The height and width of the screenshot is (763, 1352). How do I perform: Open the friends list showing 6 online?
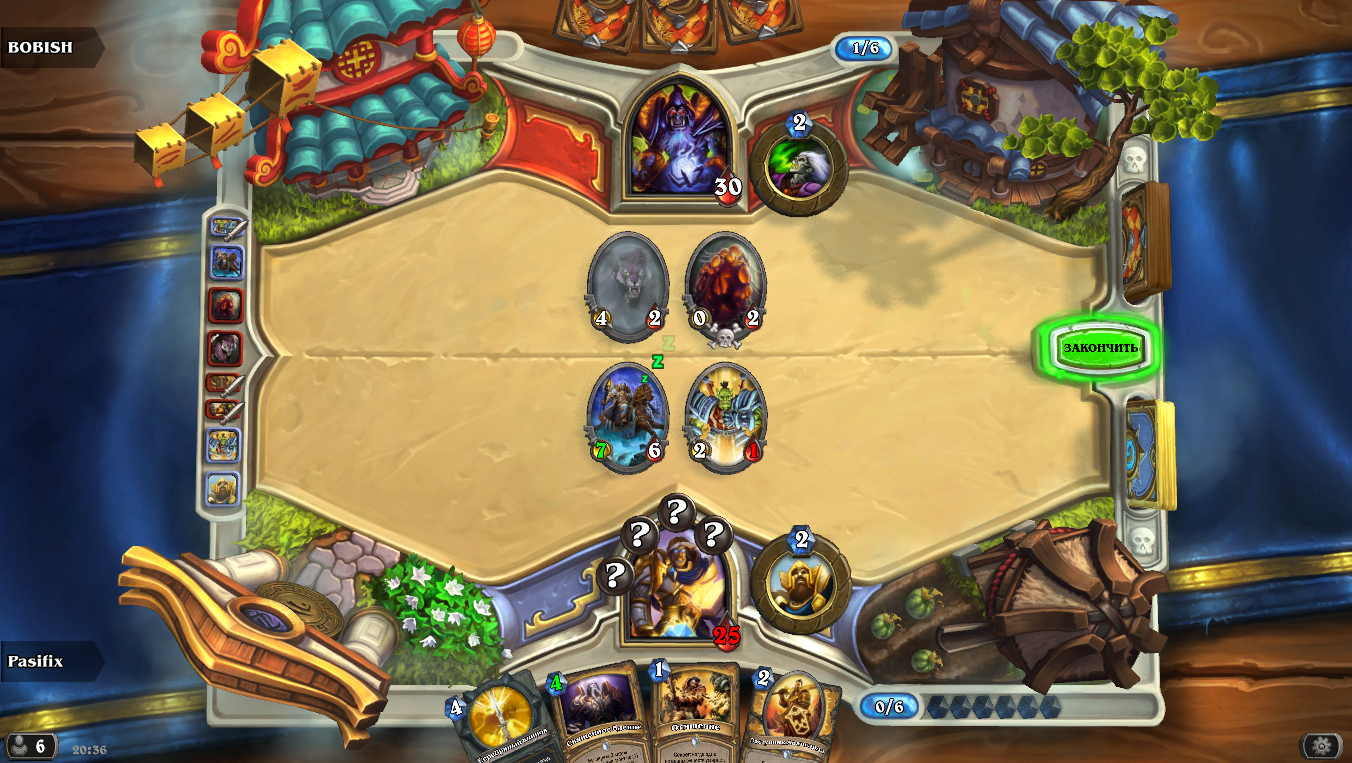(x=30, y=746)
